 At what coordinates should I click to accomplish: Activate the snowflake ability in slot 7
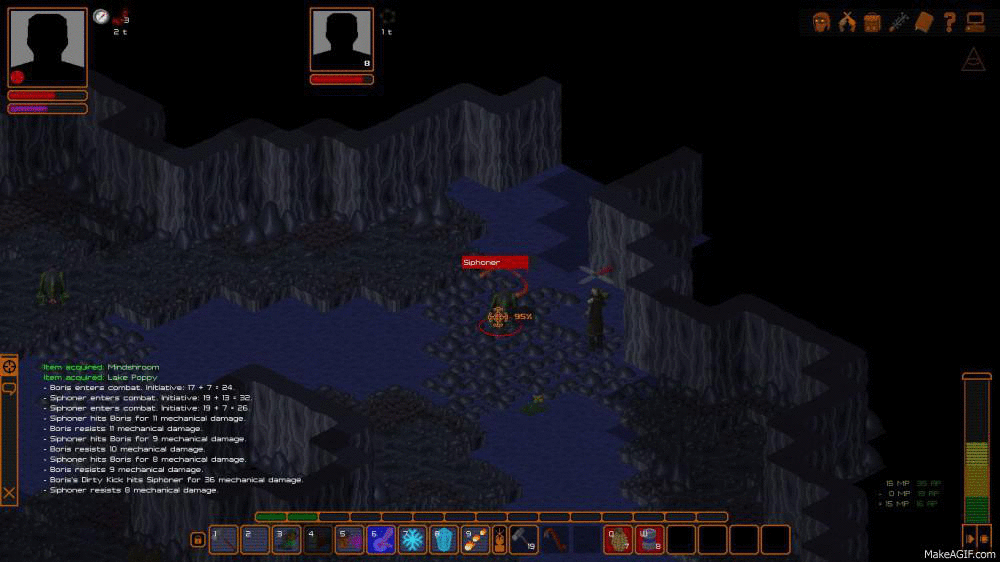412,540
